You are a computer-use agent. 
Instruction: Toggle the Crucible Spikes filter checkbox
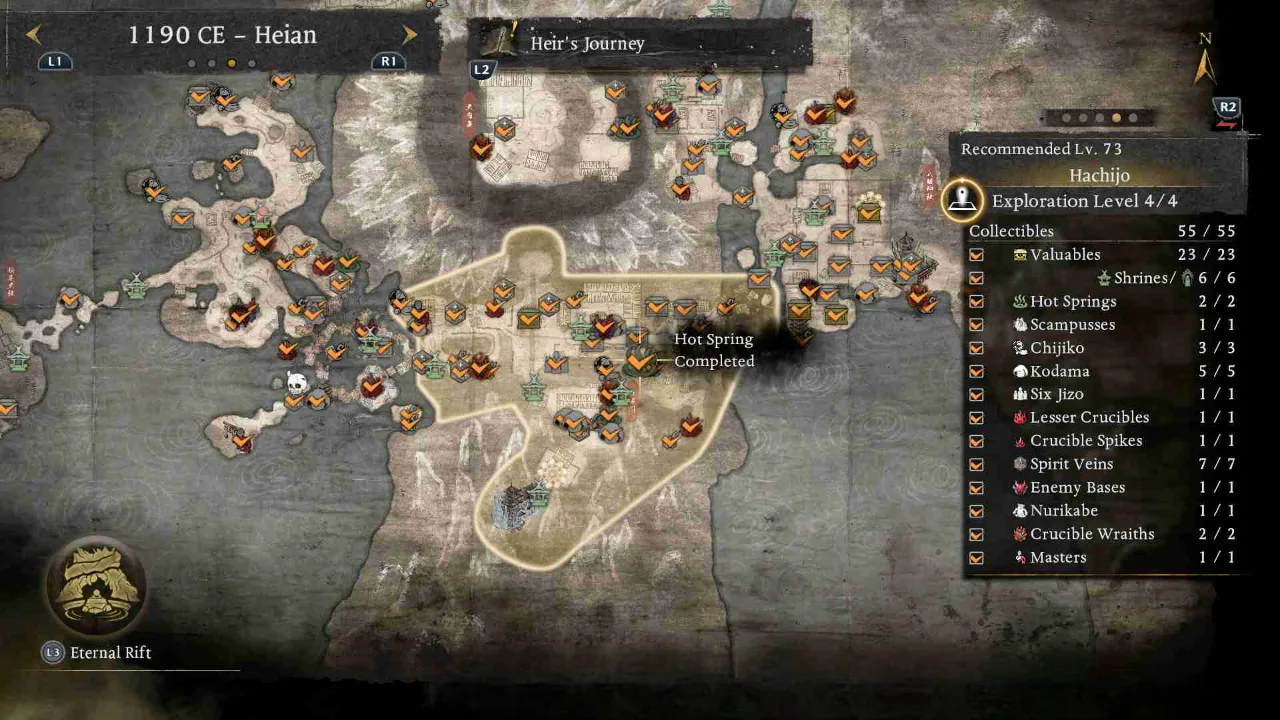point(976,441)
